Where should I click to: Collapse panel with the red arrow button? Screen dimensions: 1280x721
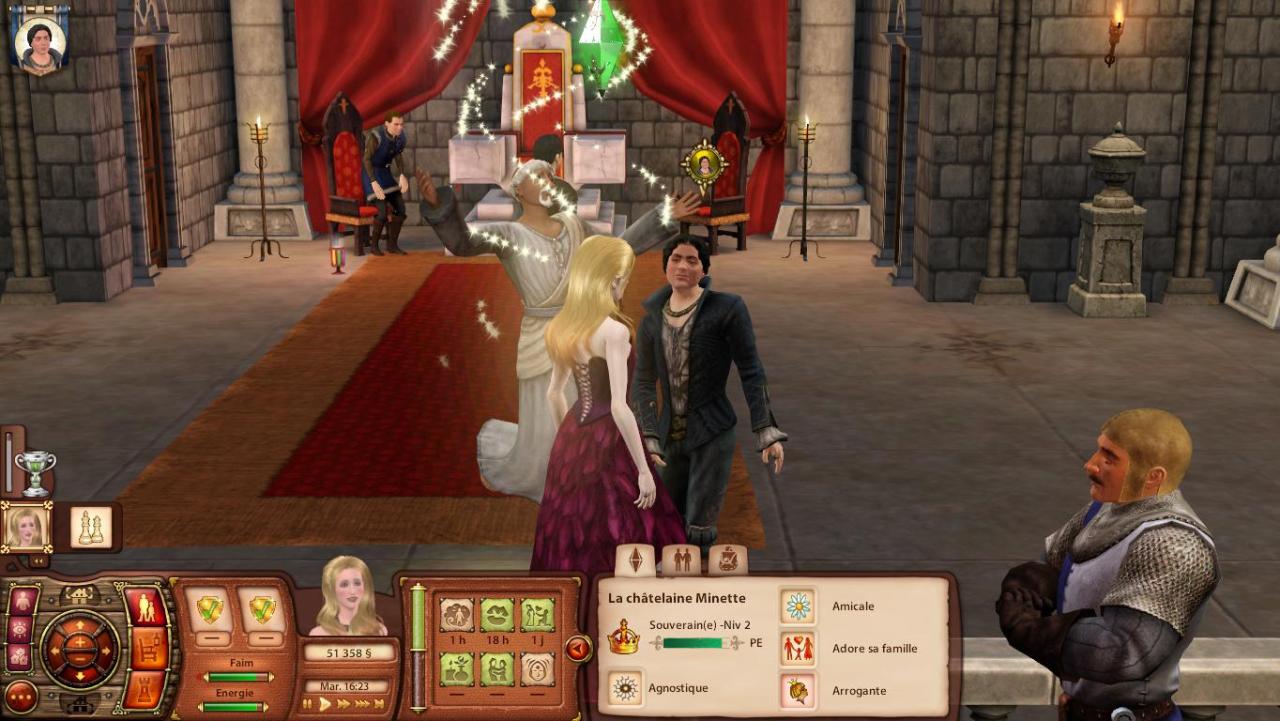coord(578,649)
